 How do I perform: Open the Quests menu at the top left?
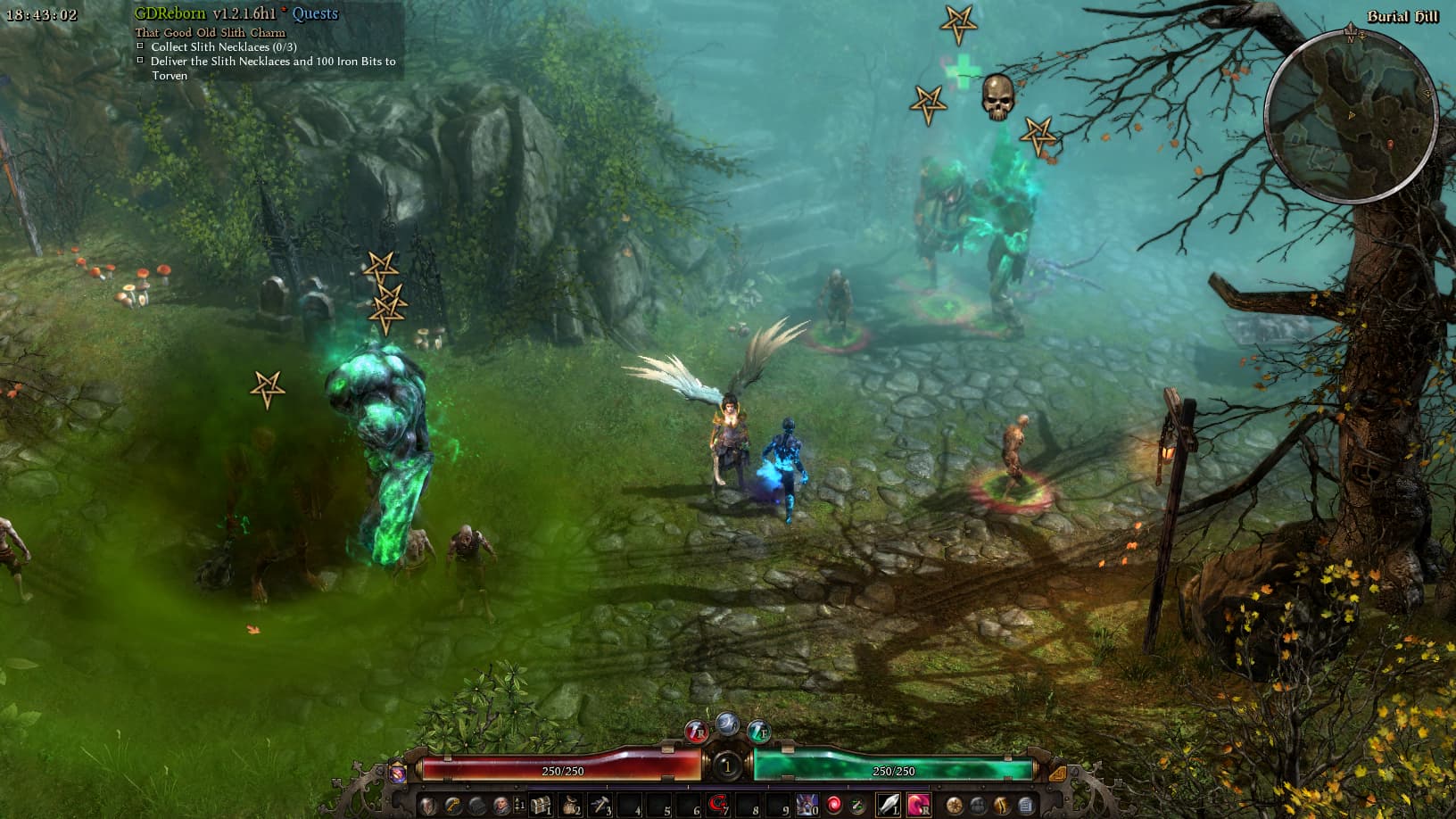316,14
